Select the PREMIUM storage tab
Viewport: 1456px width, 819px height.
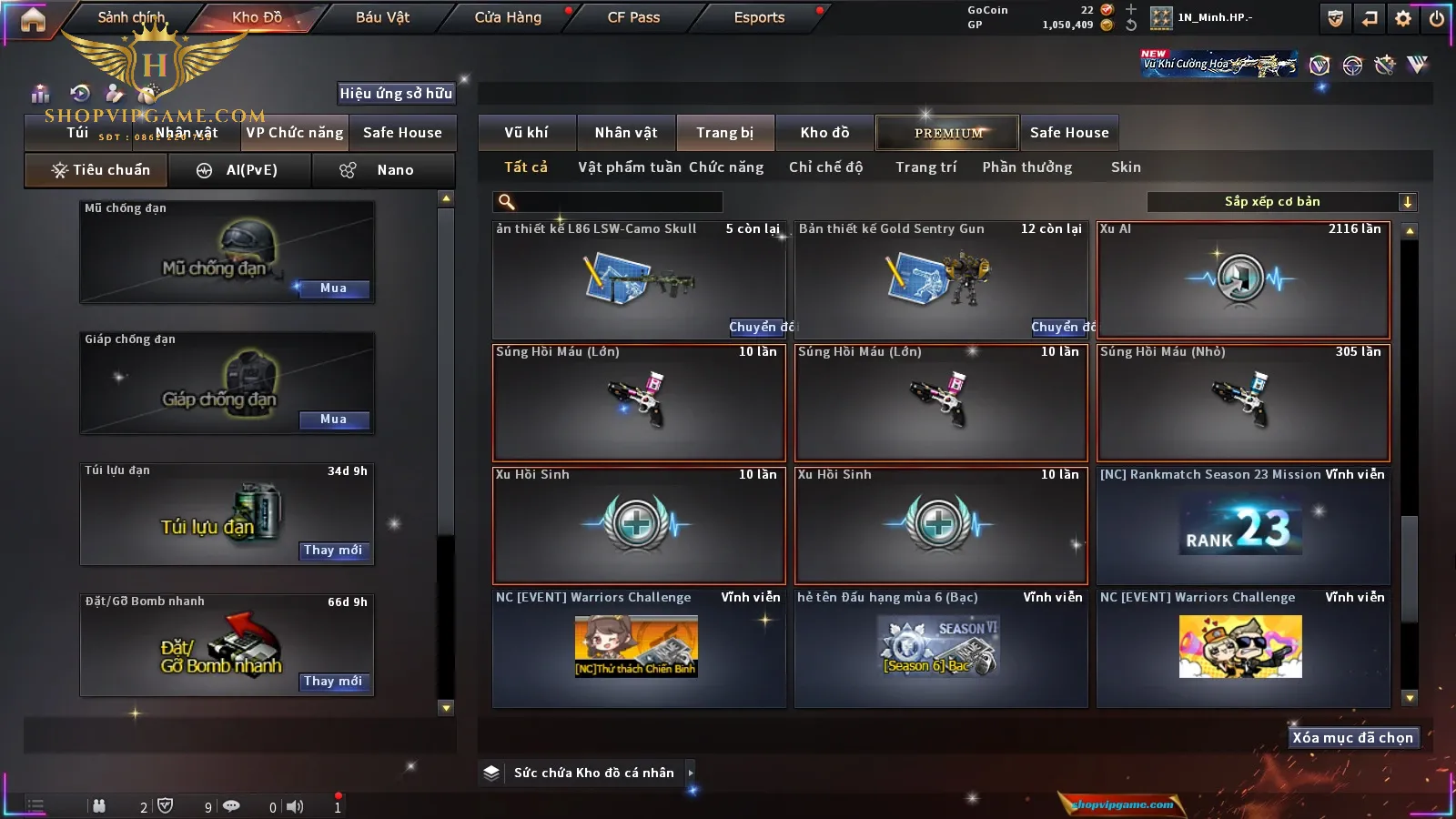tap(947, 133)
